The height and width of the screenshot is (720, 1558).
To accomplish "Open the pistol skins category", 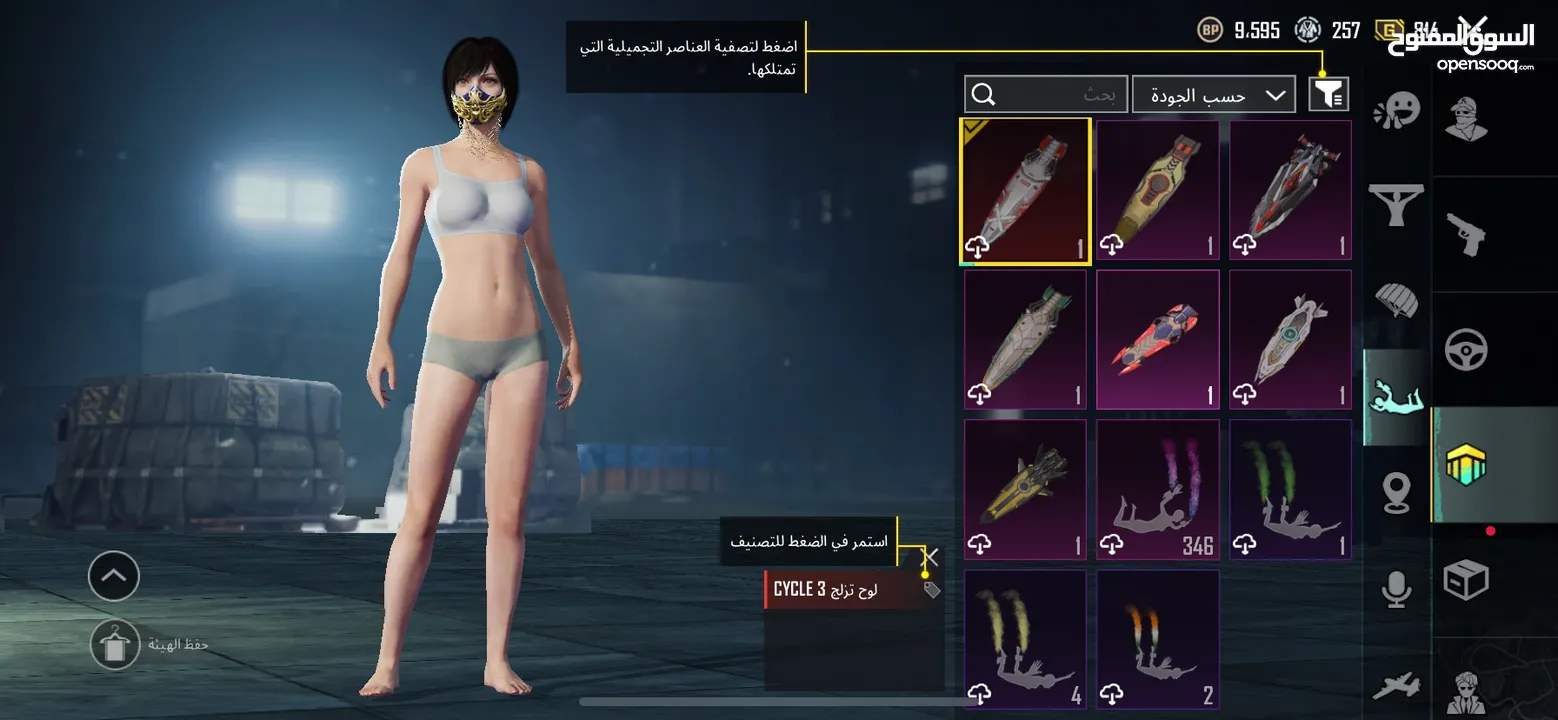I will click(1467, 235).
